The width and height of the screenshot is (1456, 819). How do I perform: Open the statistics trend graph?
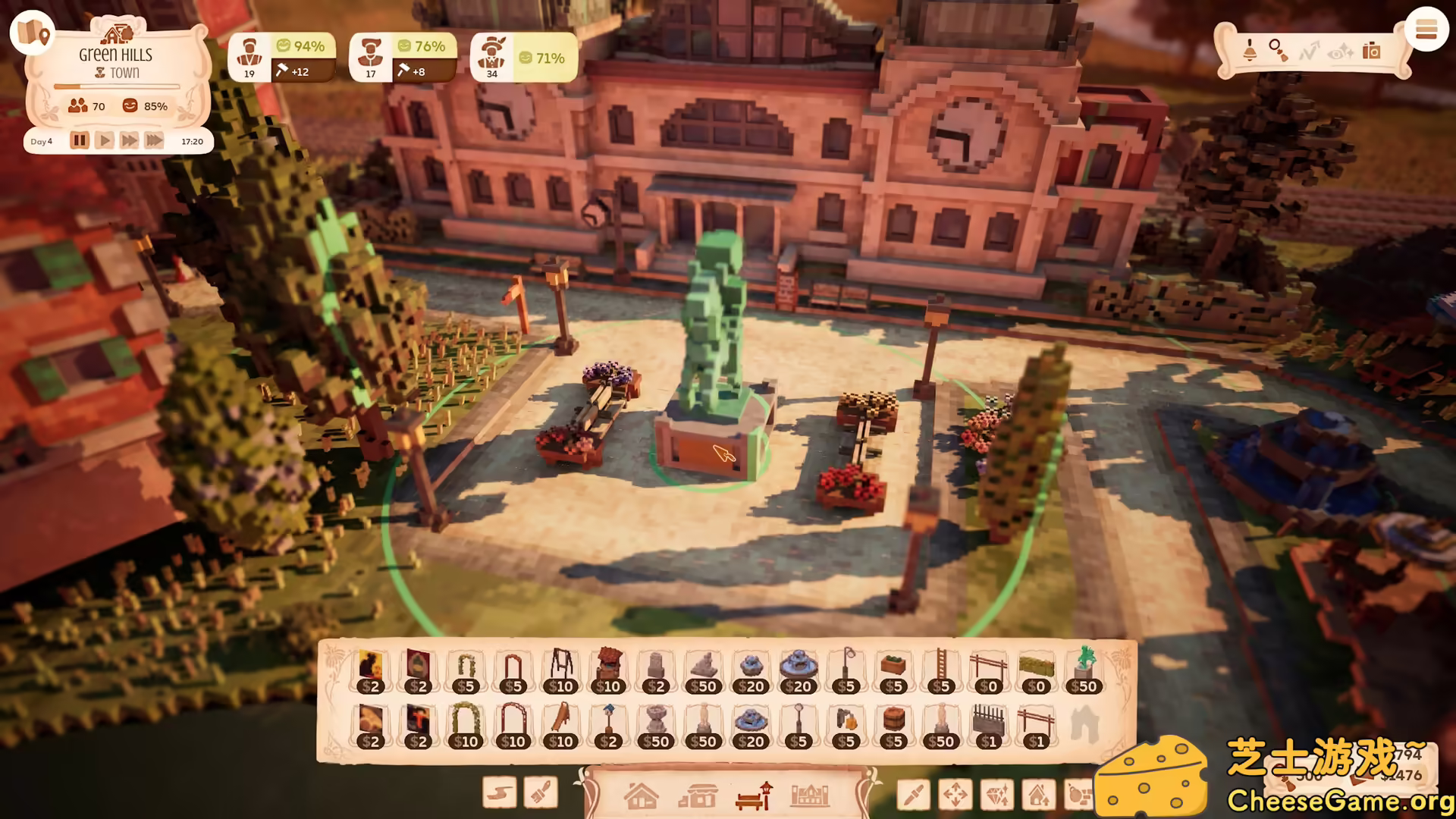pos(1310,49)
